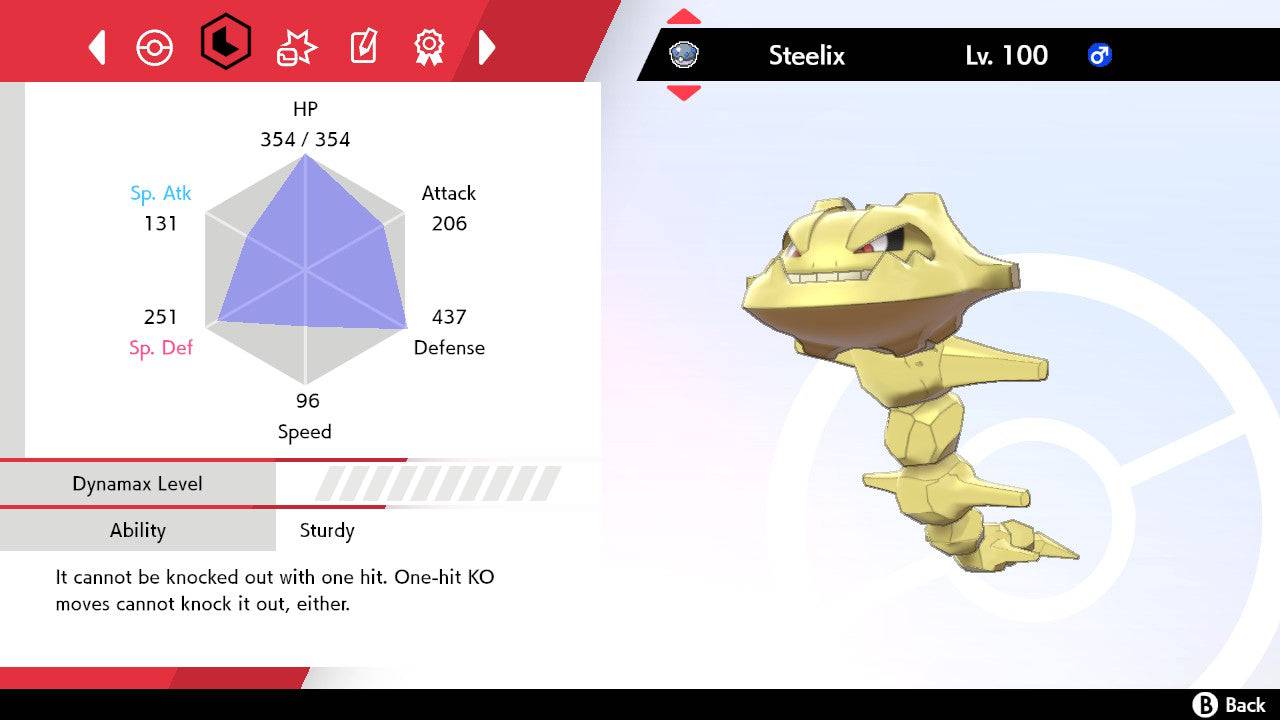1280x720 pixels.
Task: Click the down arrow below Steelix's name
Action: point(684,92)
